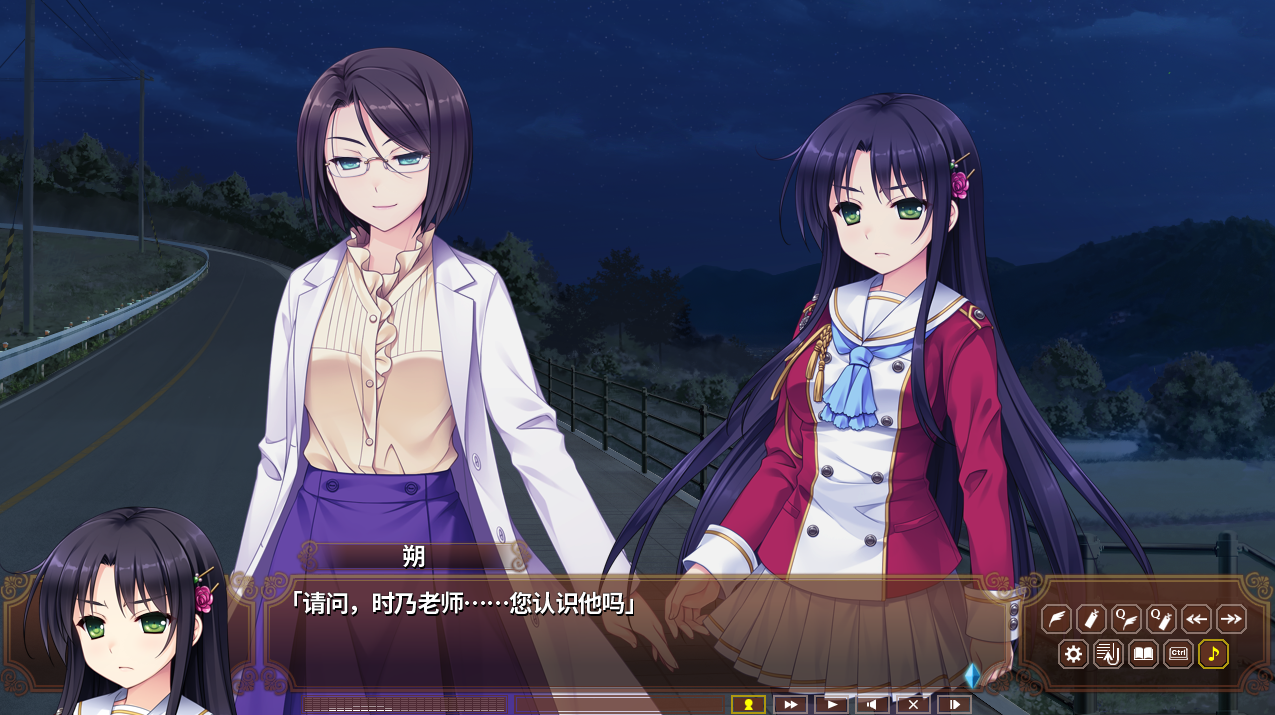Toggle the yellow music note button
The width and height of the screenshot is (1275, 715).
1213,655
